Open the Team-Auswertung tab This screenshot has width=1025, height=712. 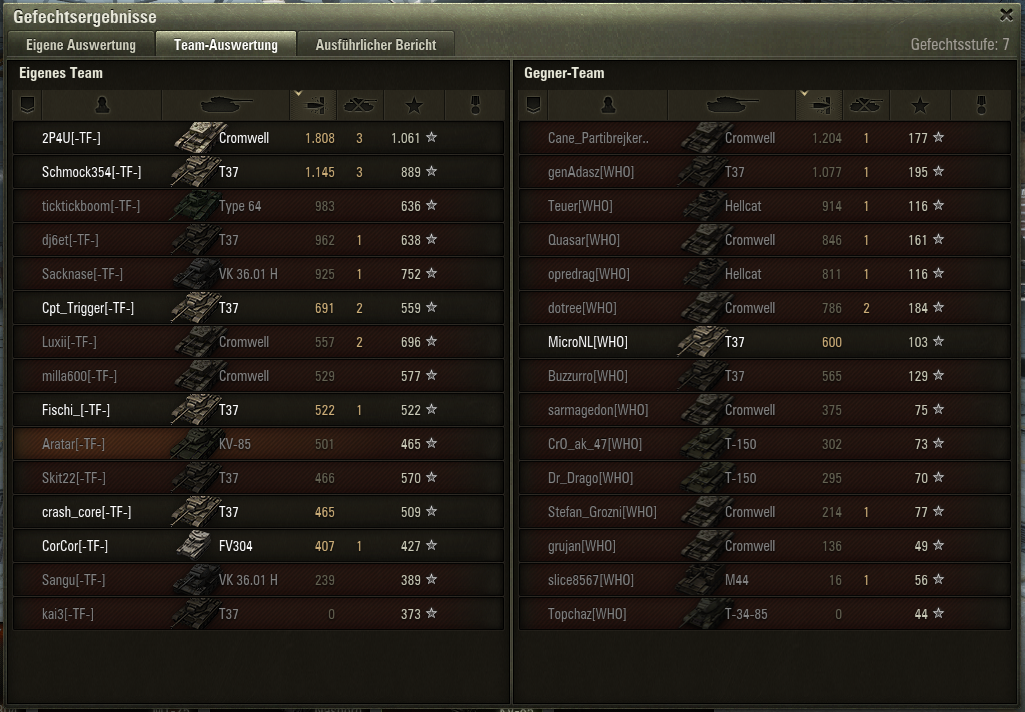point(226,45)
